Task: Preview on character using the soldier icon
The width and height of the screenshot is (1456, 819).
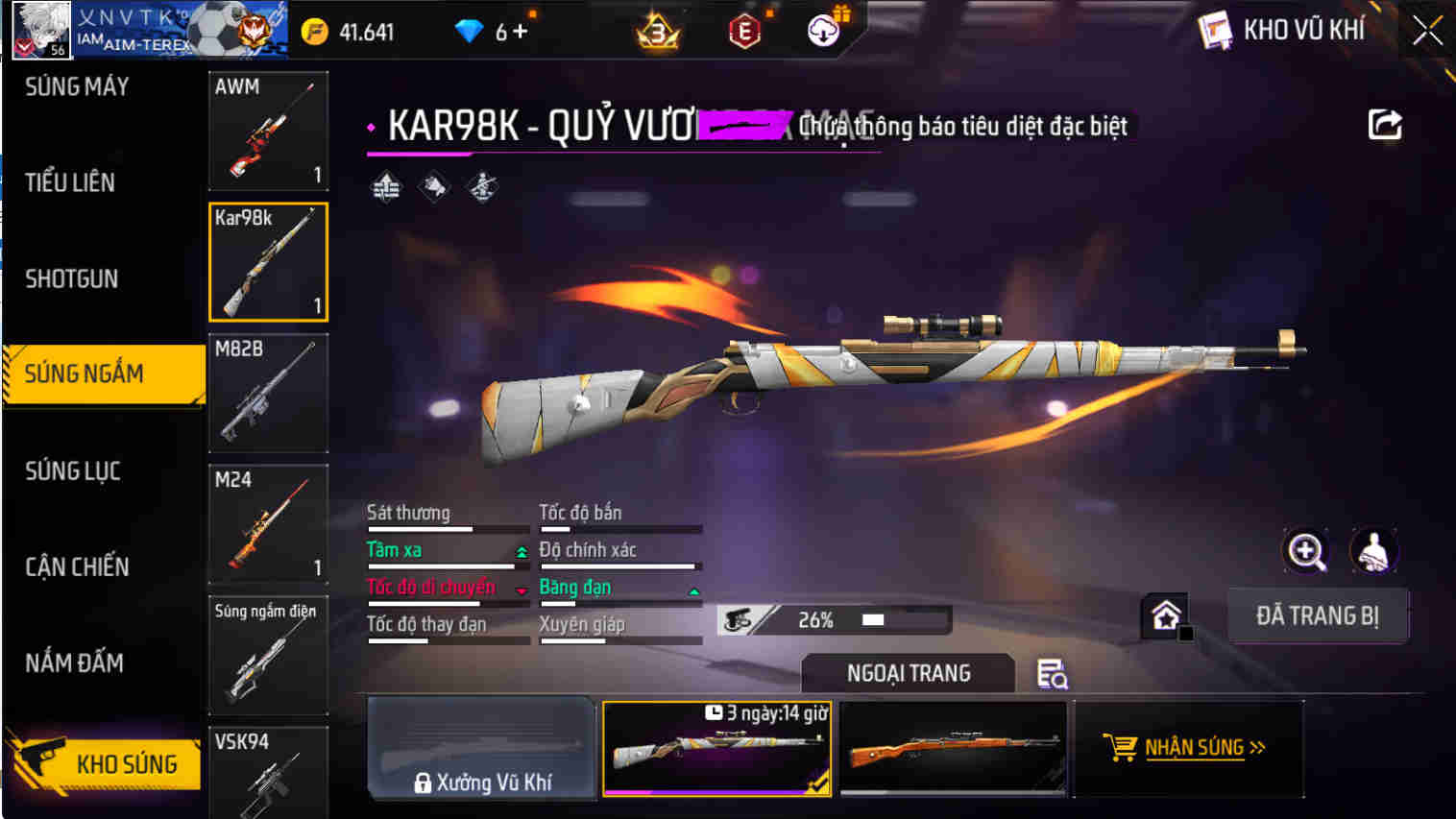Action: click(x=1375, y=551)
